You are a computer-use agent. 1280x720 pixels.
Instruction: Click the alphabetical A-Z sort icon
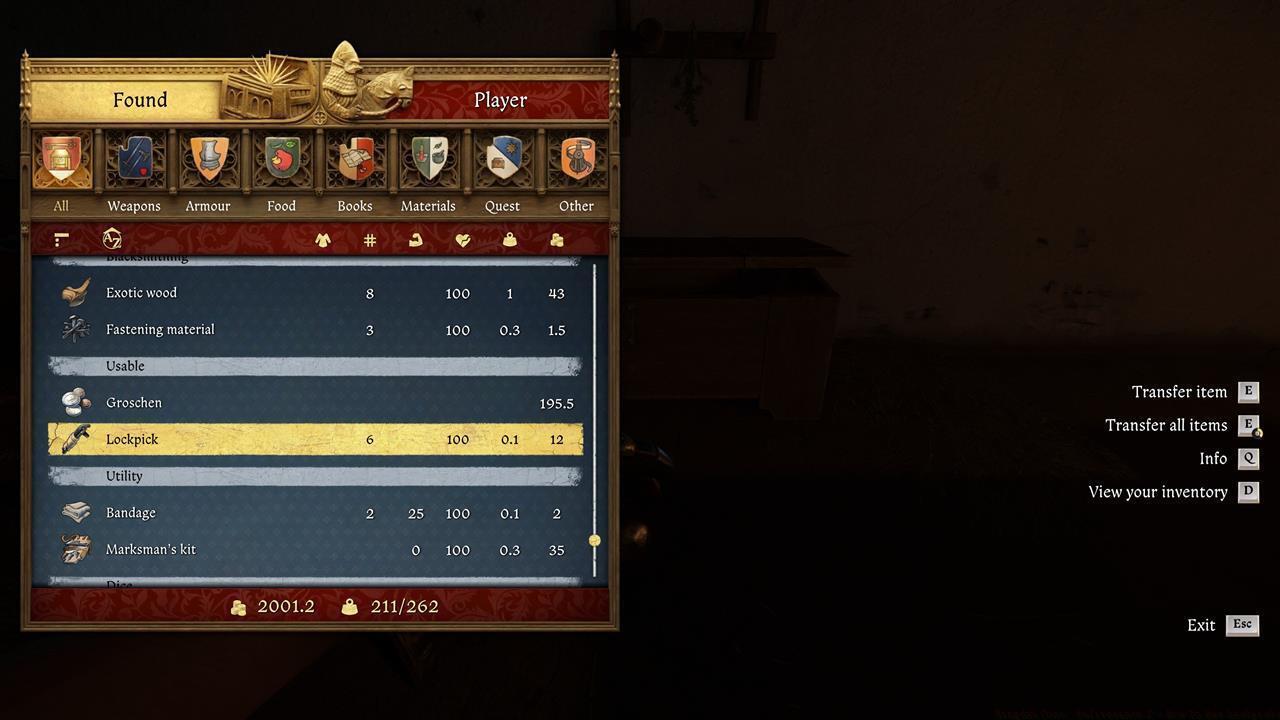(x=112, y=238)
